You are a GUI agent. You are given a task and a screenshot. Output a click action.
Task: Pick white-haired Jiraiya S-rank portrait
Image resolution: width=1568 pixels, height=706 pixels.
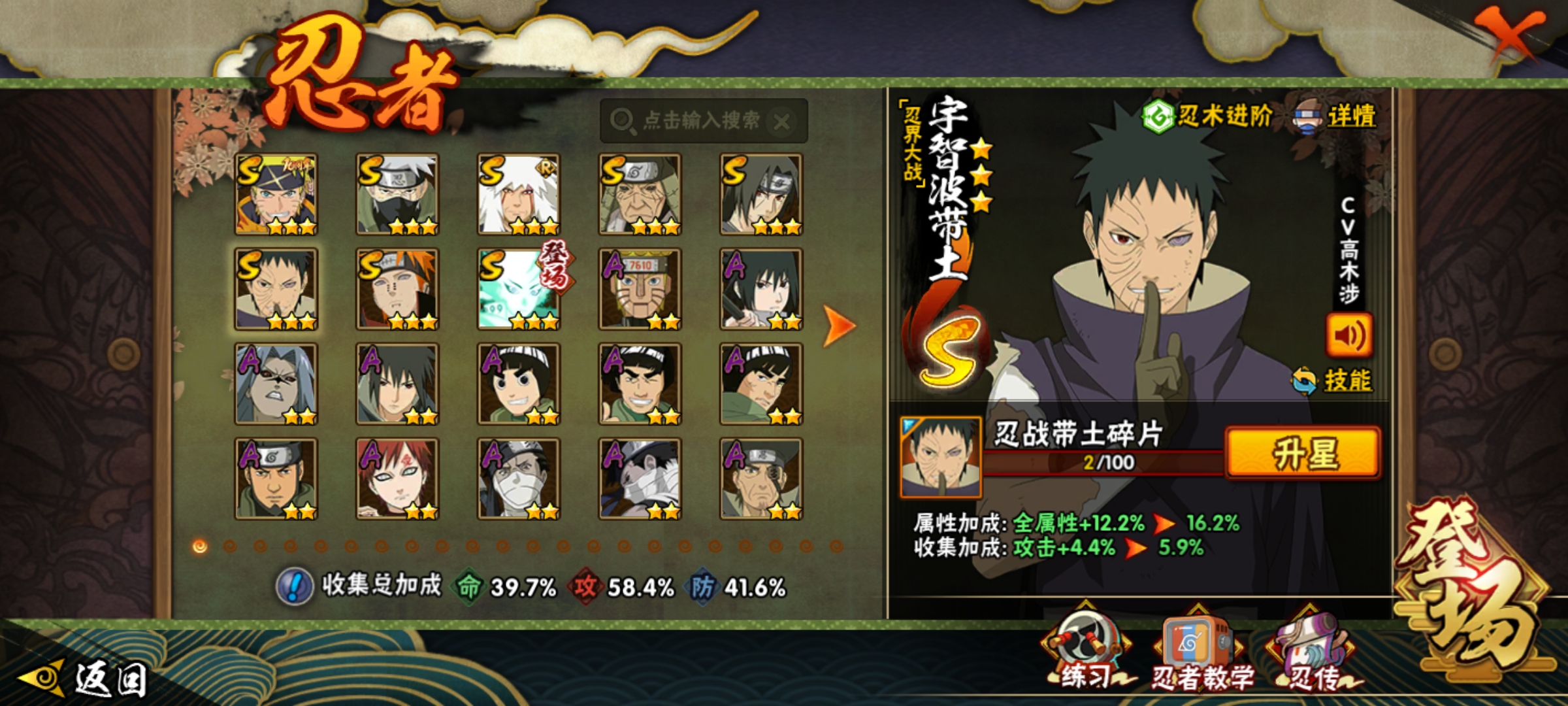pos(519,194)
